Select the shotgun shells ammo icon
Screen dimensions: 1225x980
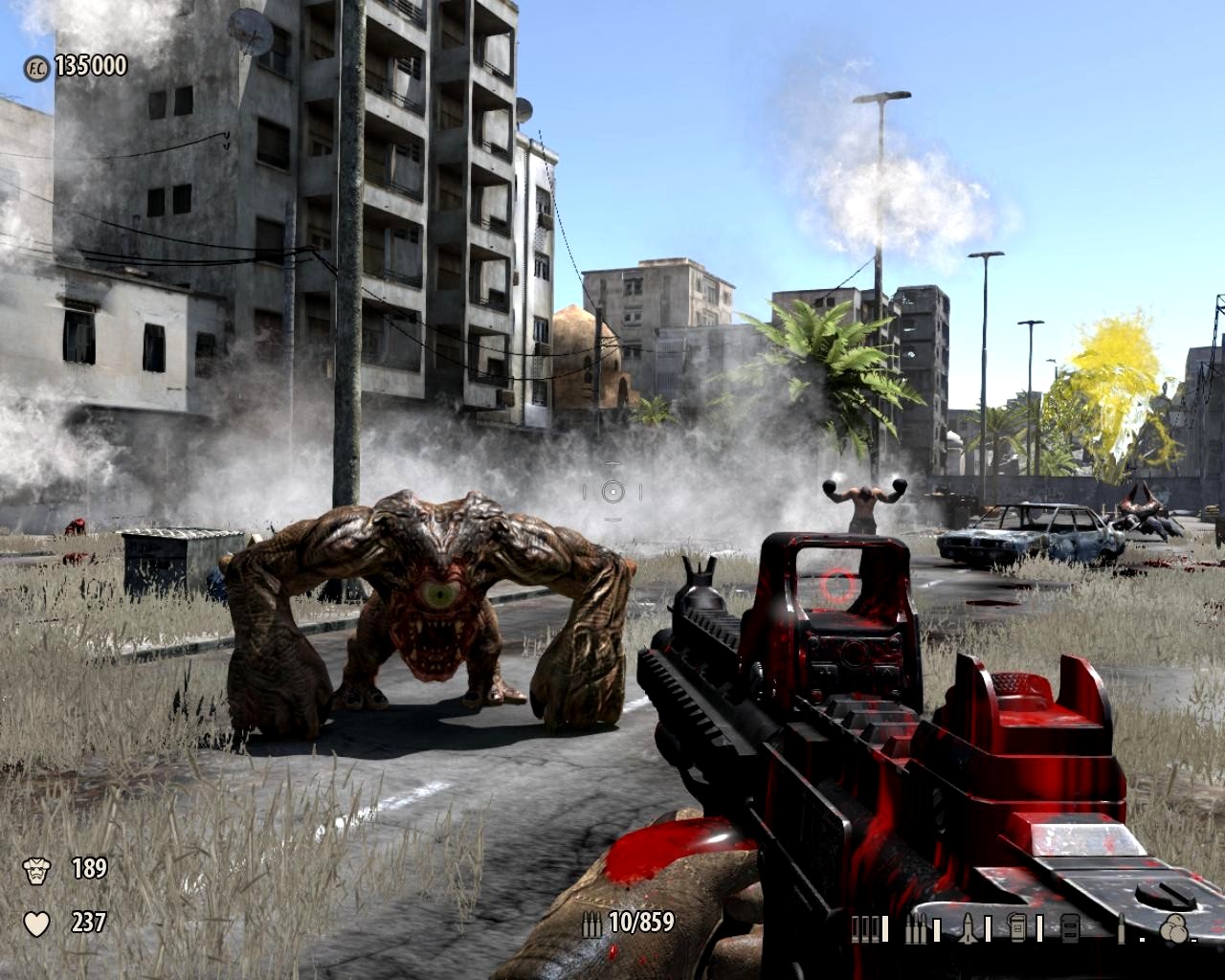pos(865,928)
